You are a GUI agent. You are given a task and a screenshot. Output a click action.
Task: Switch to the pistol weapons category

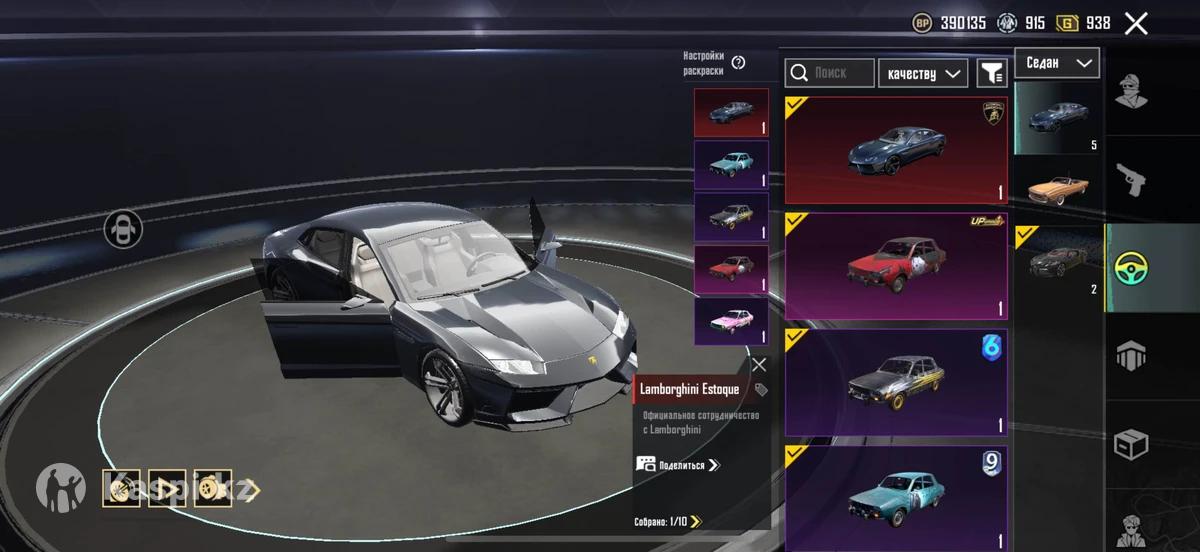tap(1131, 180)
